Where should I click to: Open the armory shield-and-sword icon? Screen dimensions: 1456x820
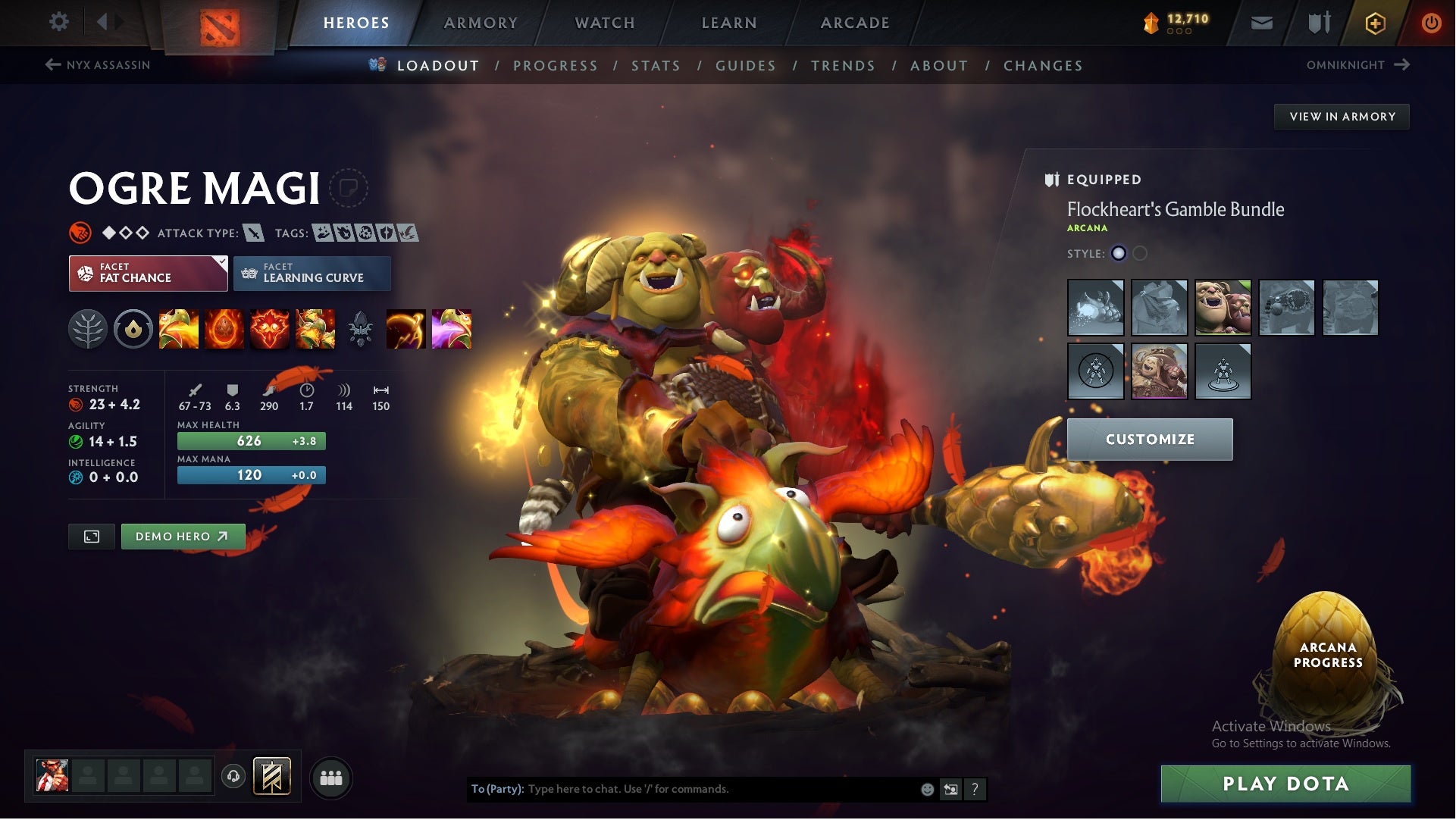pyautogui.click(x=1319, y=23)
